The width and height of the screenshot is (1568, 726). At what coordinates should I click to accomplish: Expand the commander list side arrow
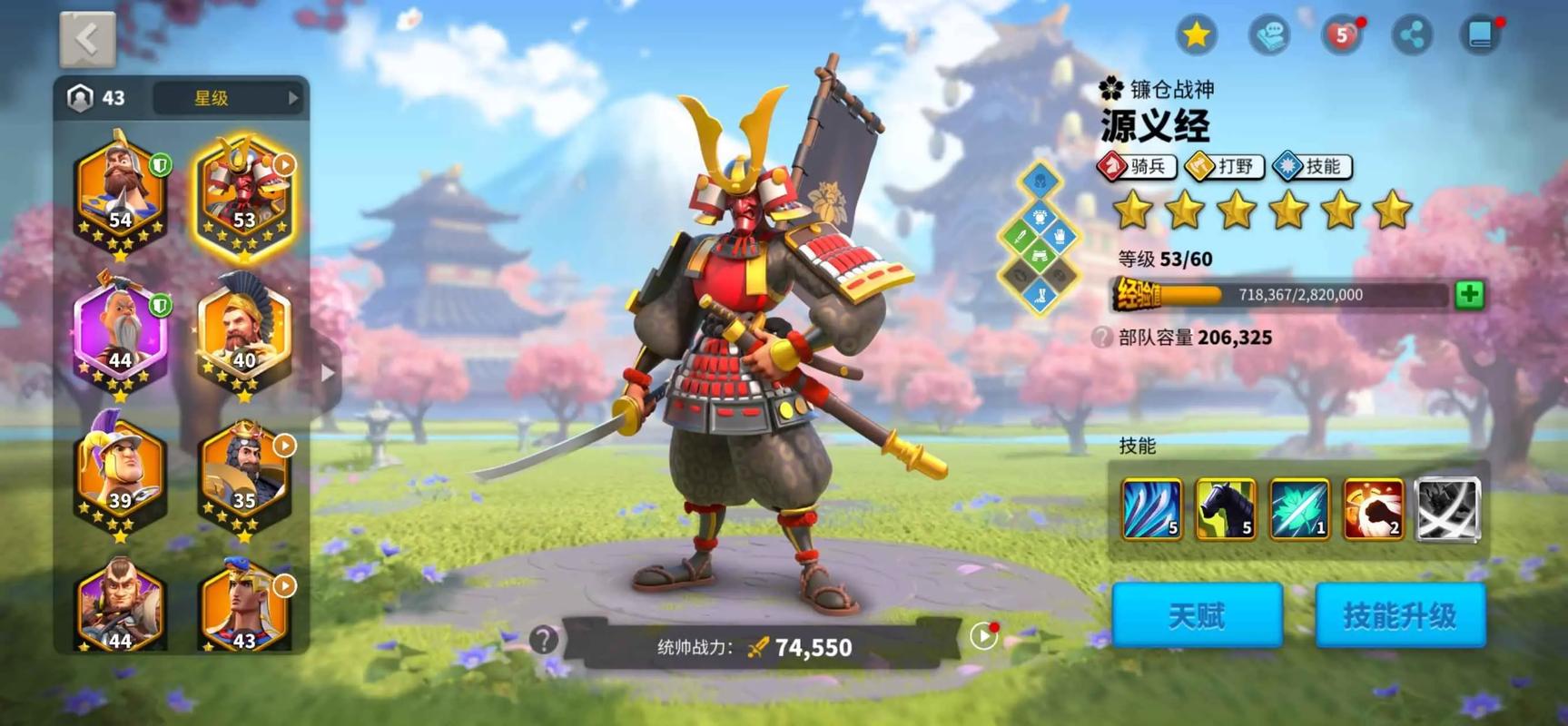click(327, 372)
